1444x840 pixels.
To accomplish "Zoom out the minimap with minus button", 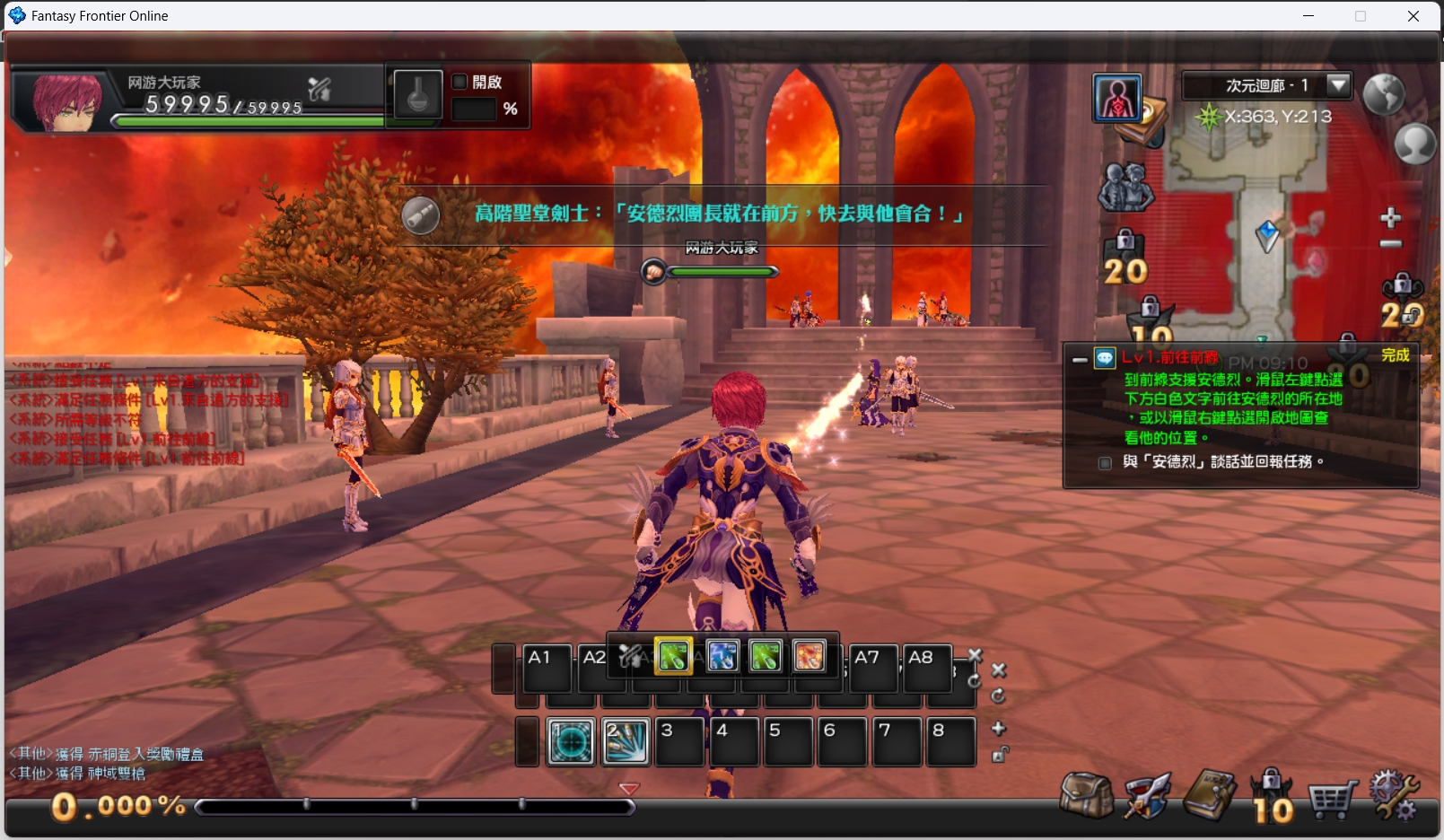I will tap(1390, 244).
